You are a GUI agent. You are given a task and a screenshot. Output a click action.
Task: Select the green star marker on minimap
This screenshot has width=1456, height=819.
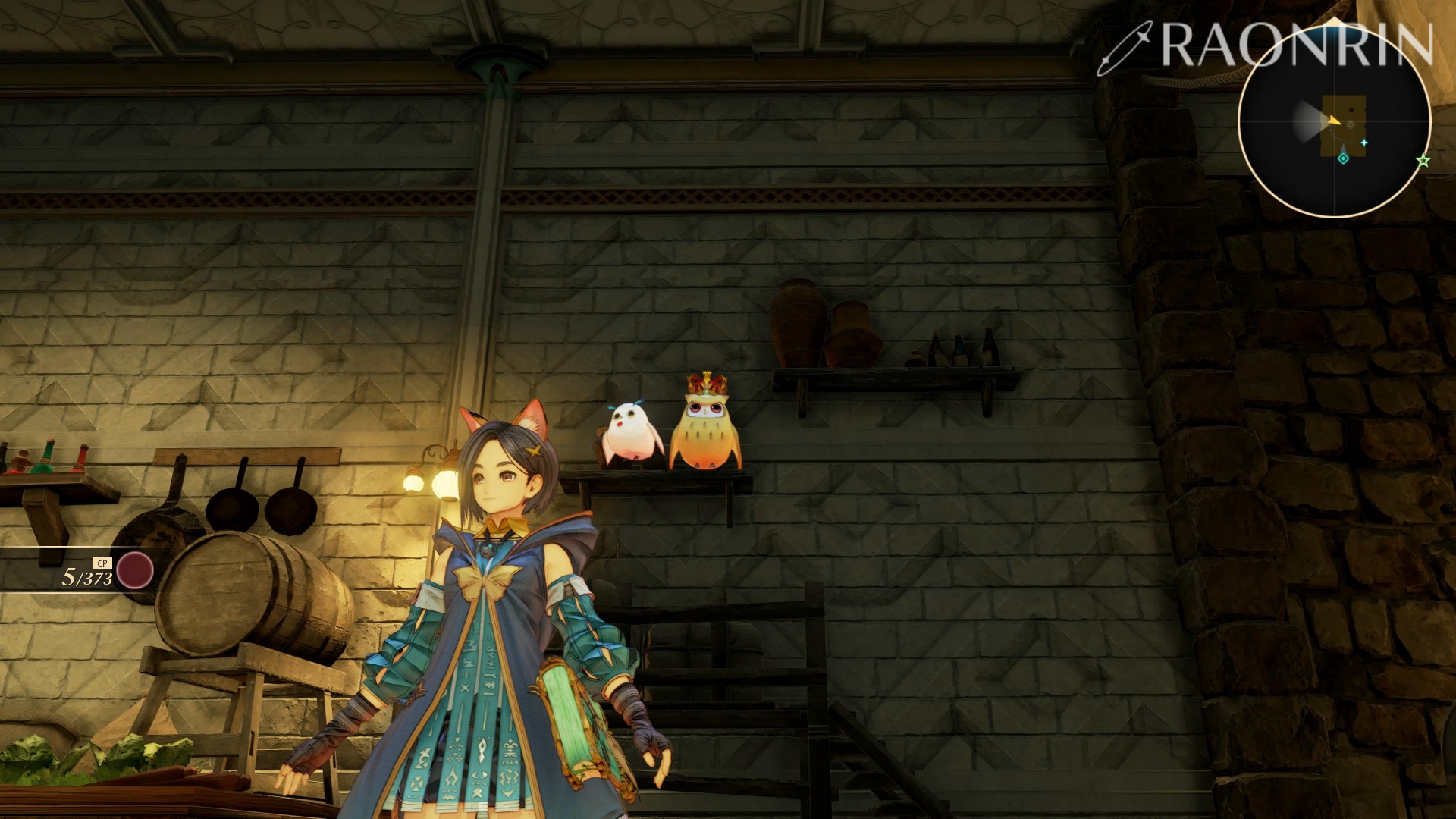[x=1423, y=161]
